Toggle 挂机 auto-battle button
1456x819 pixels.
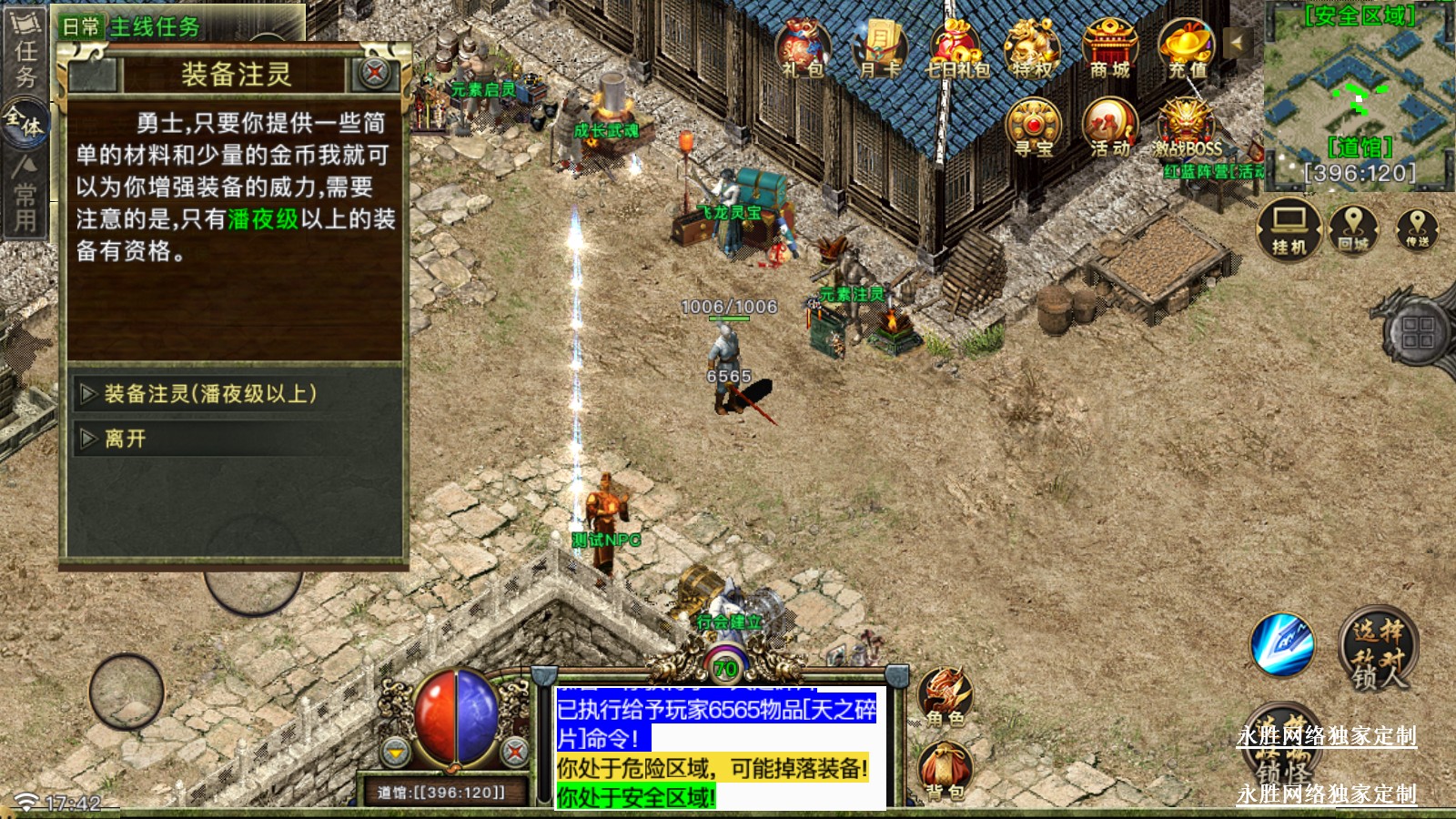pyautogui.click(x=1289, y=228)
